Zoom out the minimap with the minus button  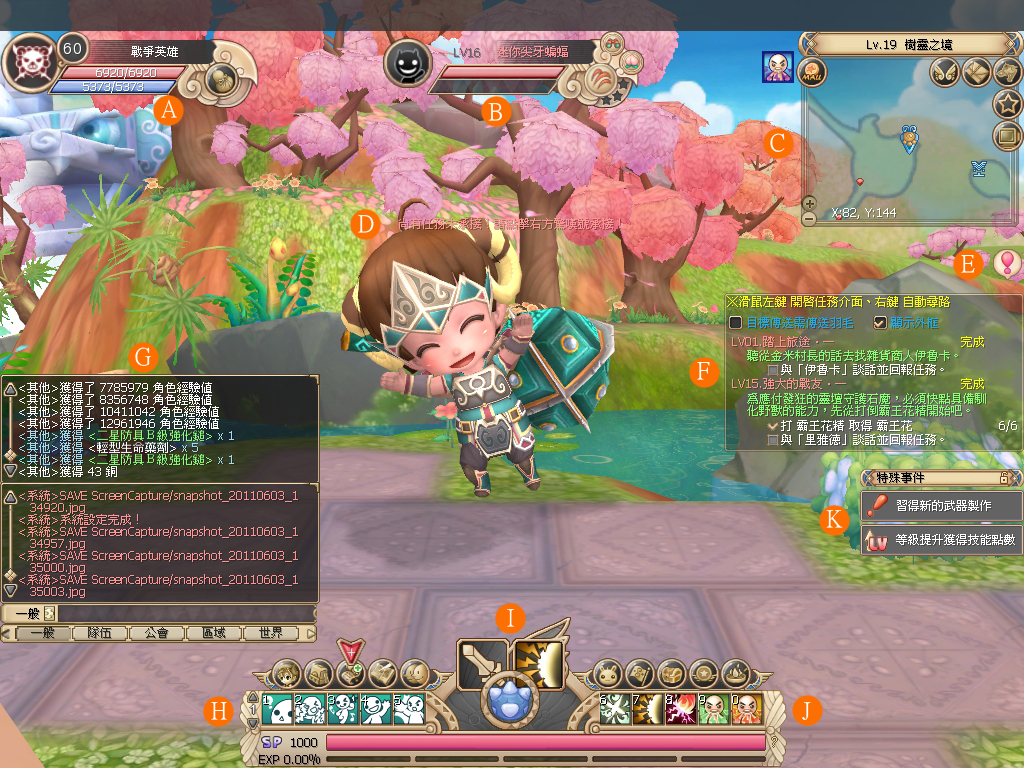[809, 218]
